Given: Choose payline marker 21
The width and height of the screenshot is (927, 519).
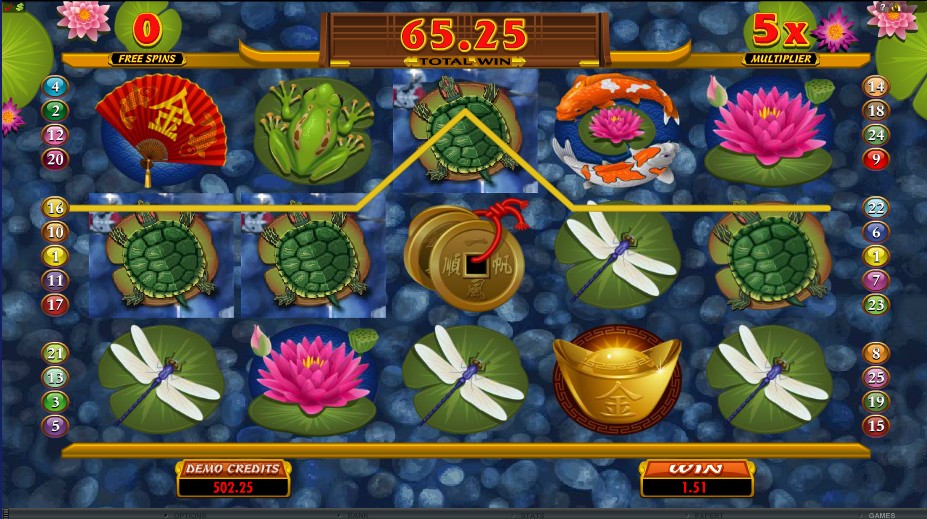Looking at the screenshot, I should [x=54, y=353].
